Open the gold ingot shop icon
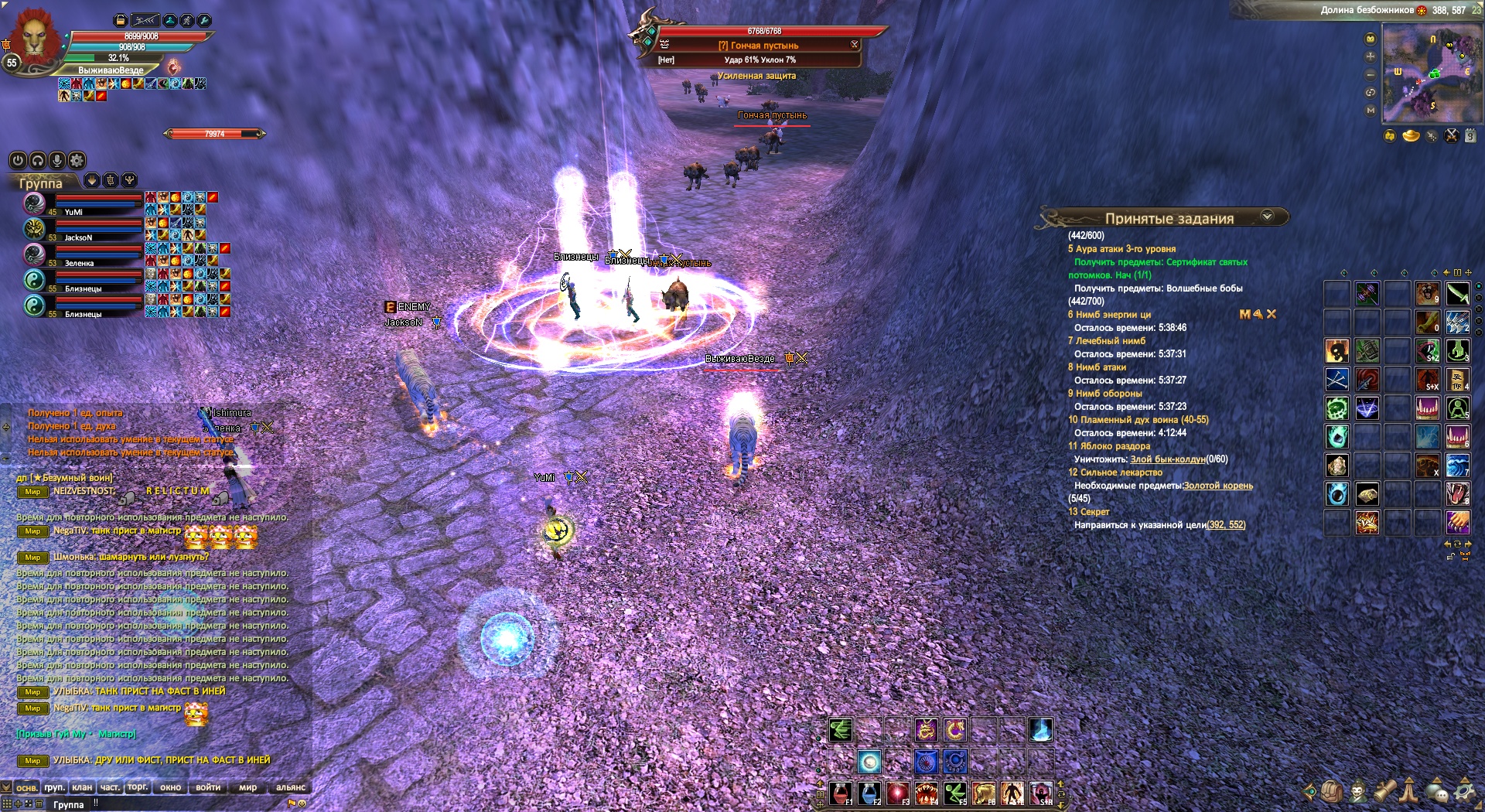This screenshot has height=812, width=1485. tap(1411, 136)
